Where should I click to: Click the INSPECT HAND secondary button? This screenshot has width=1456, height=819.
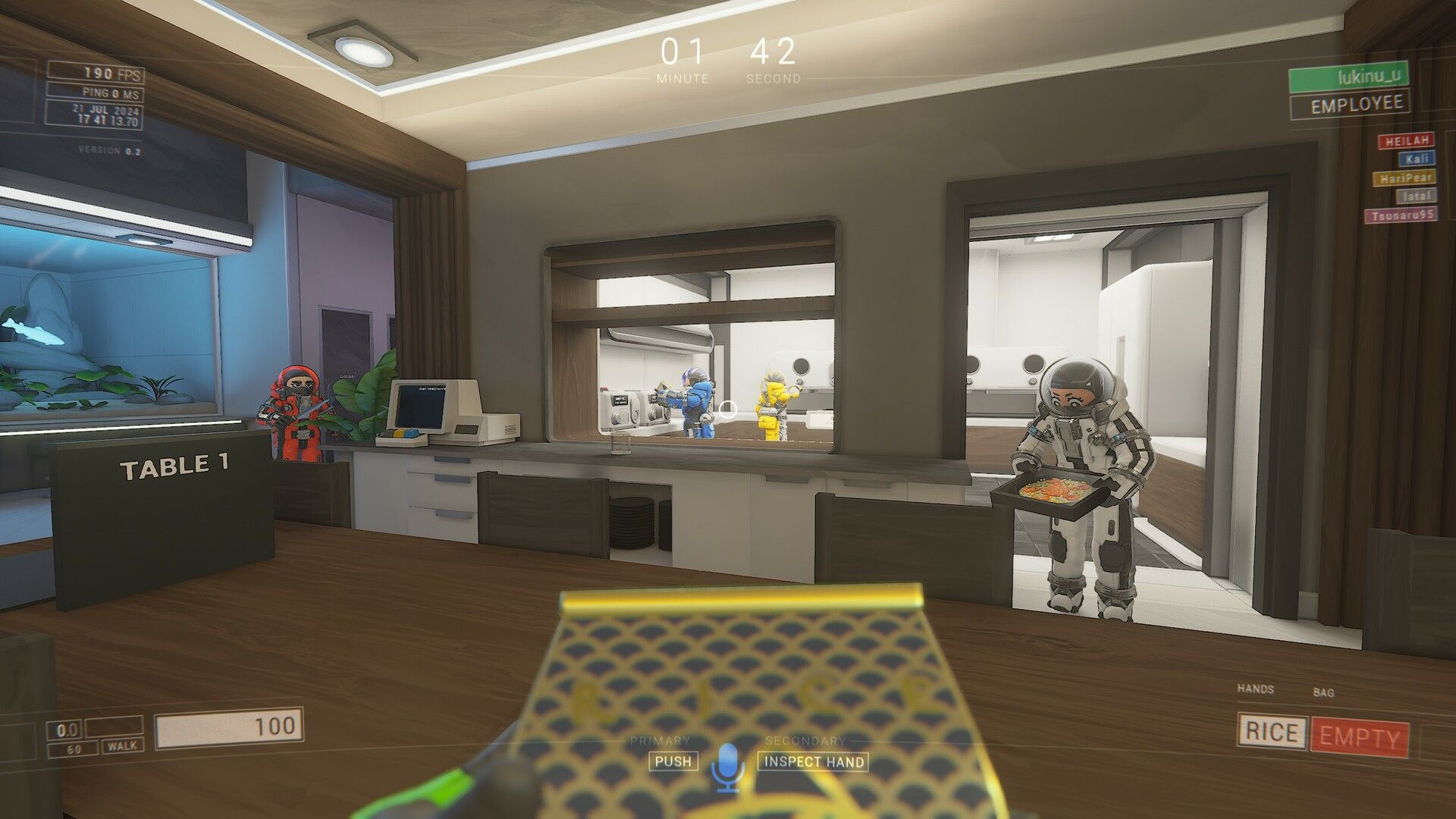pyautogui.click(x=814, y=762)
